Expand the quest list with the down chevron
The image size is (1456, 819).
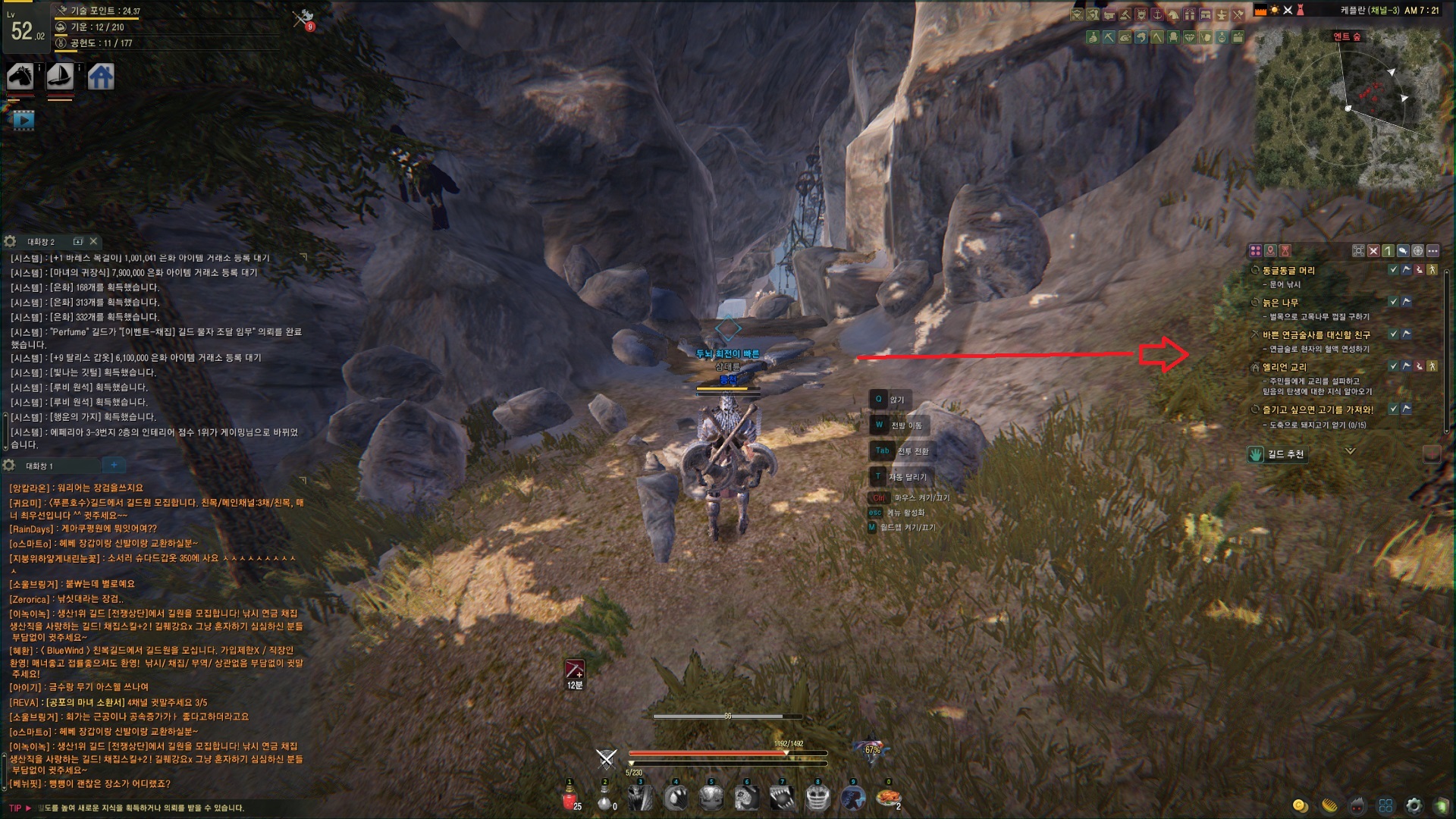coord(1350,451)
